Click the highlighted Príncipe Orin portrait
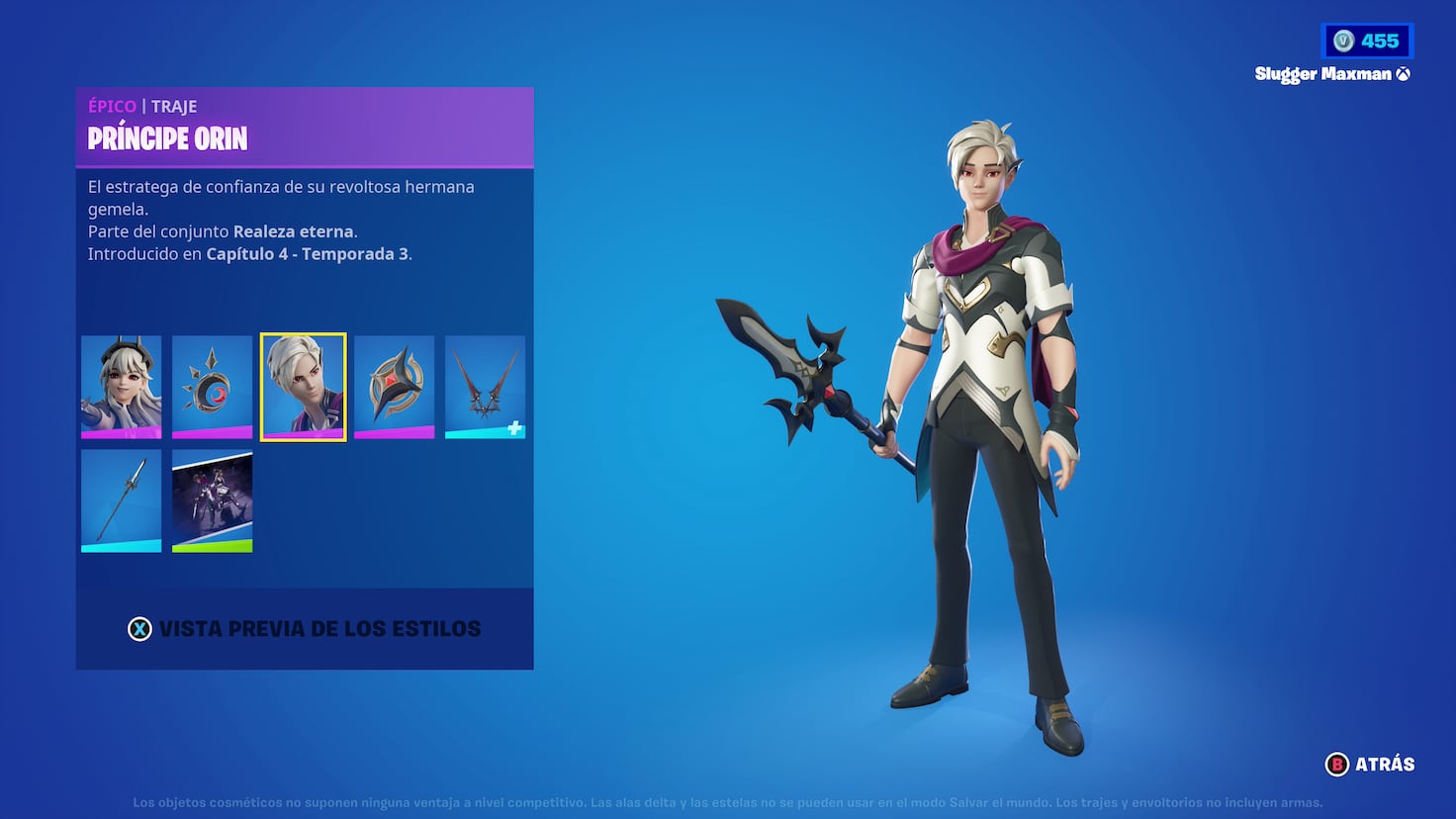The height and width of the screenshot is (819, 1456). pyautogui.click(x=303, y=386)
